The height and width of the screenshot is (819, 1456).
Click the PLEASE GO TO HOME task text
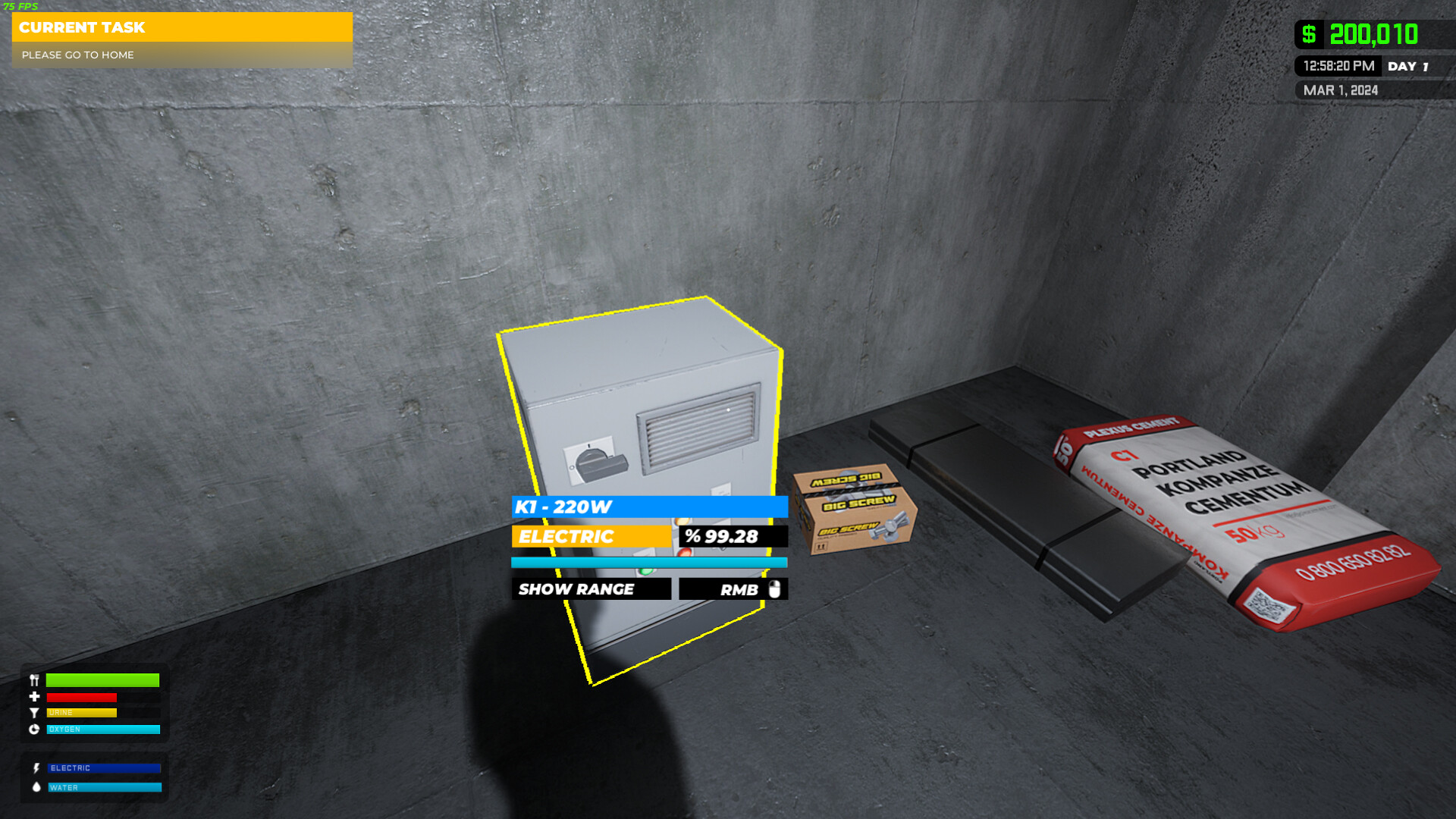[78, 55]
